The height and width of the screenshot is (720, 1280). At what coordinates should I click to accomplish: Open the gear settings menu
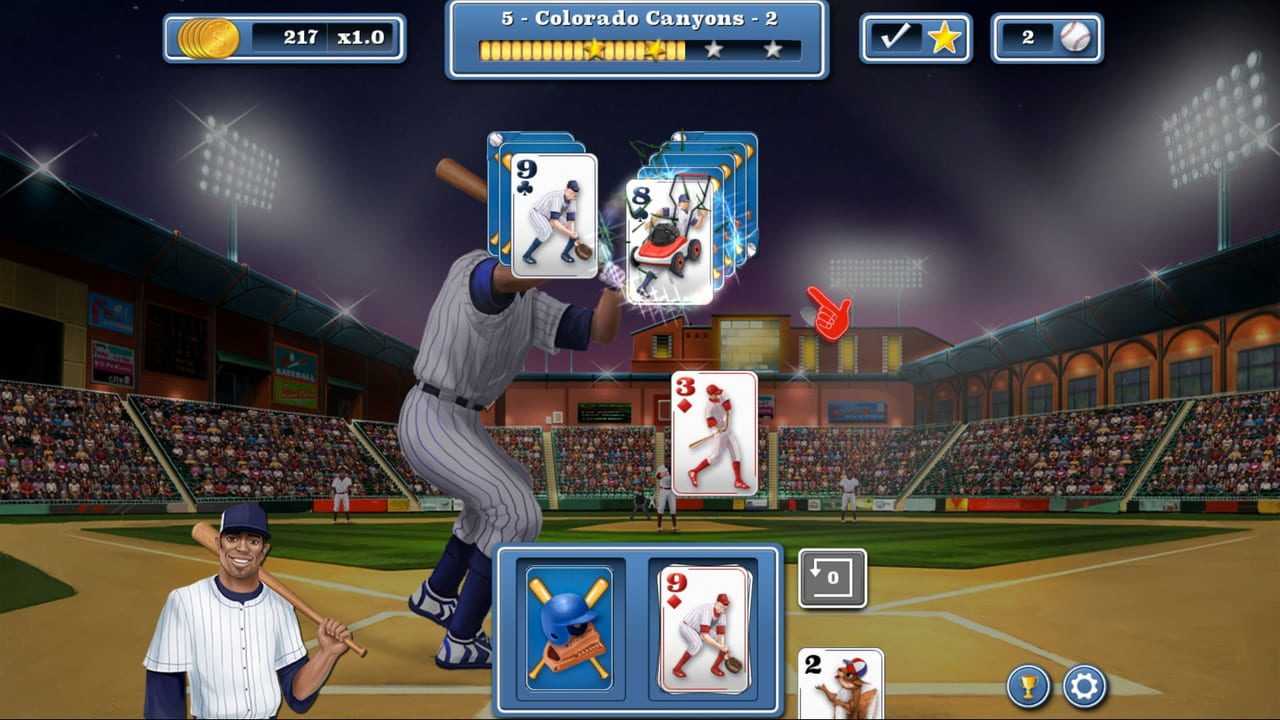click(x=1084, y=686)
